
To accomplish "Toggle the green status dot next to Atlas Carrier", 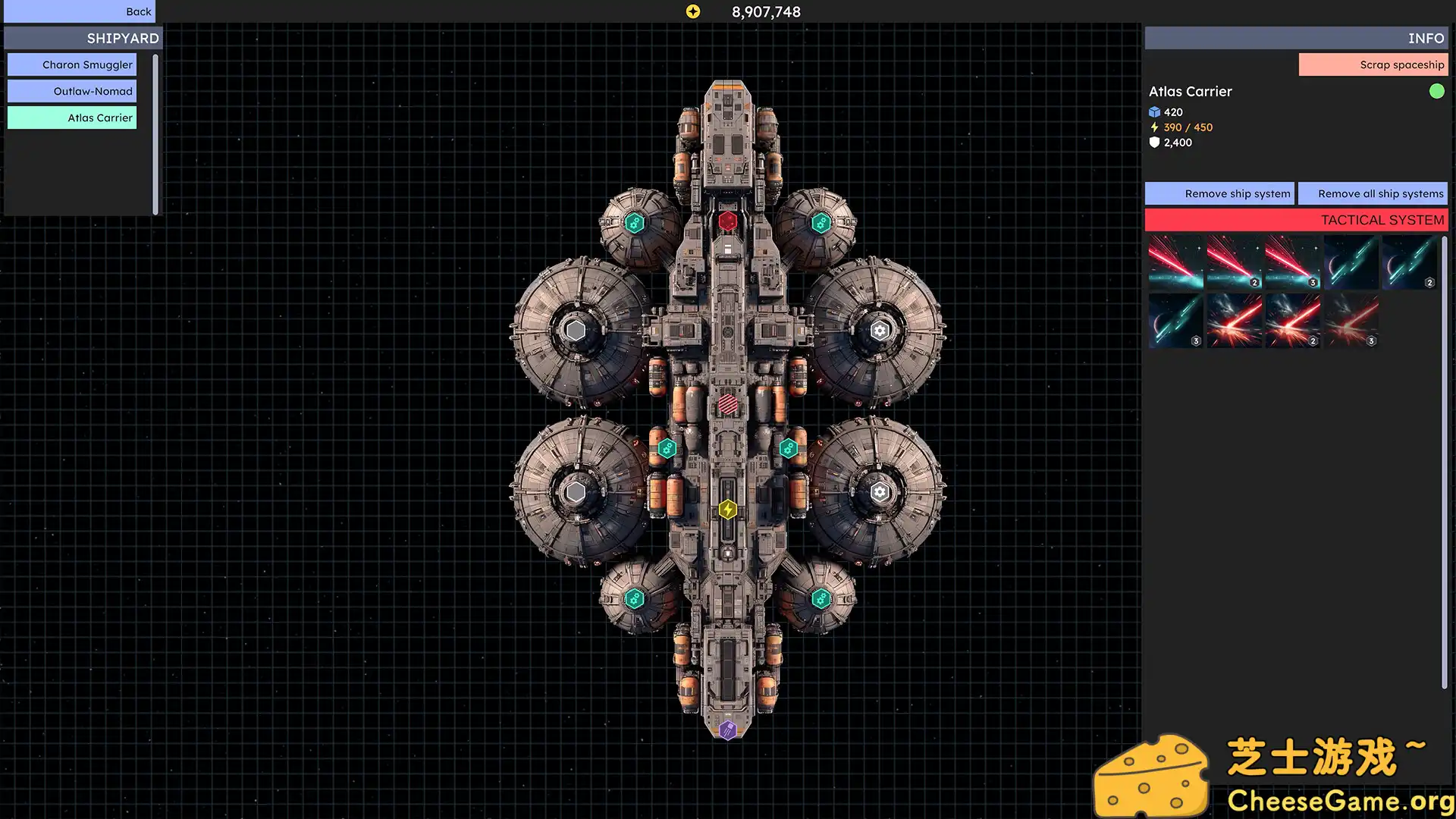I will click(x=1438, y=92).
